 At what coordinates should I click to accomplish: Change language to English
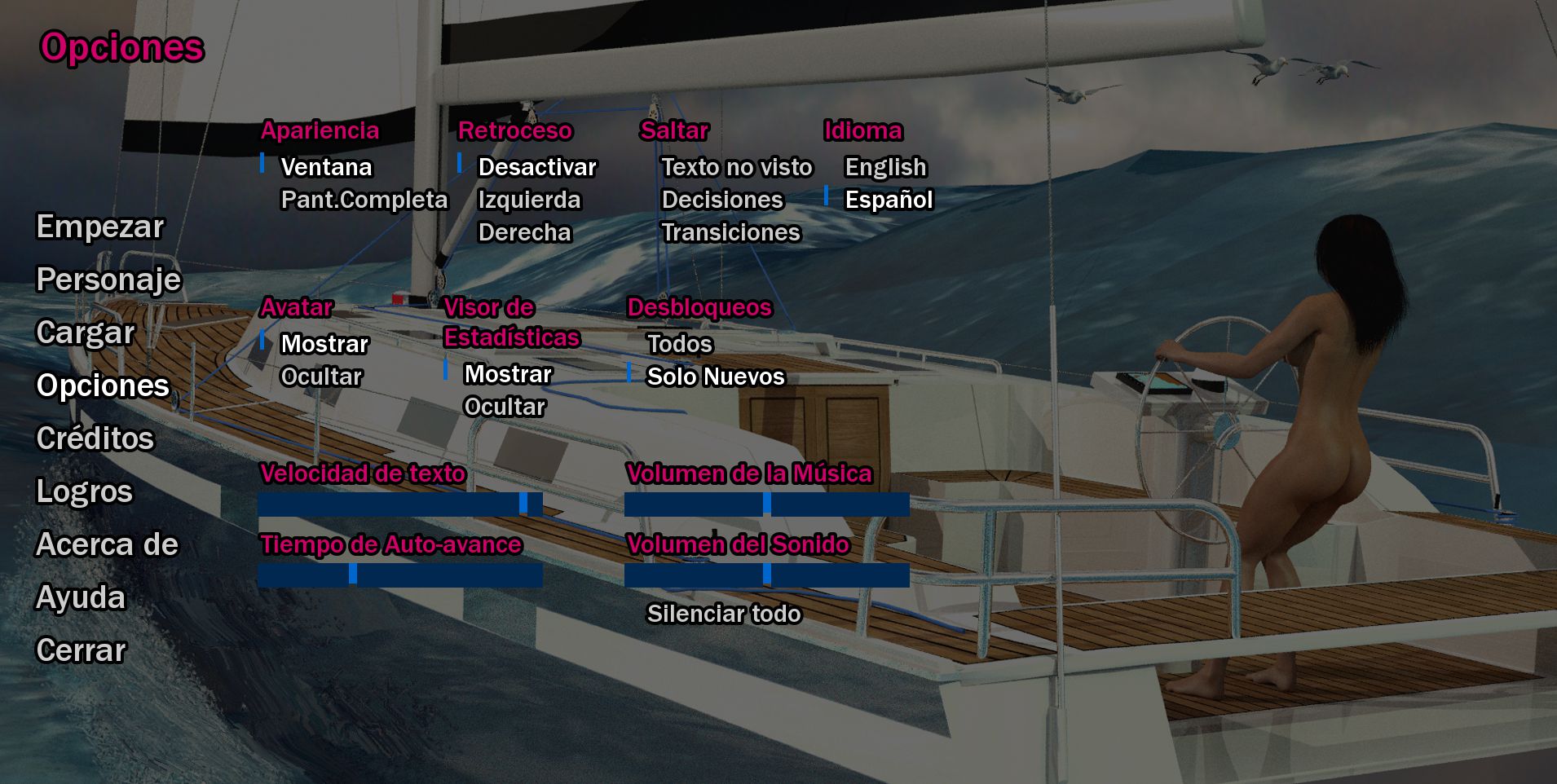coord(885,167)
